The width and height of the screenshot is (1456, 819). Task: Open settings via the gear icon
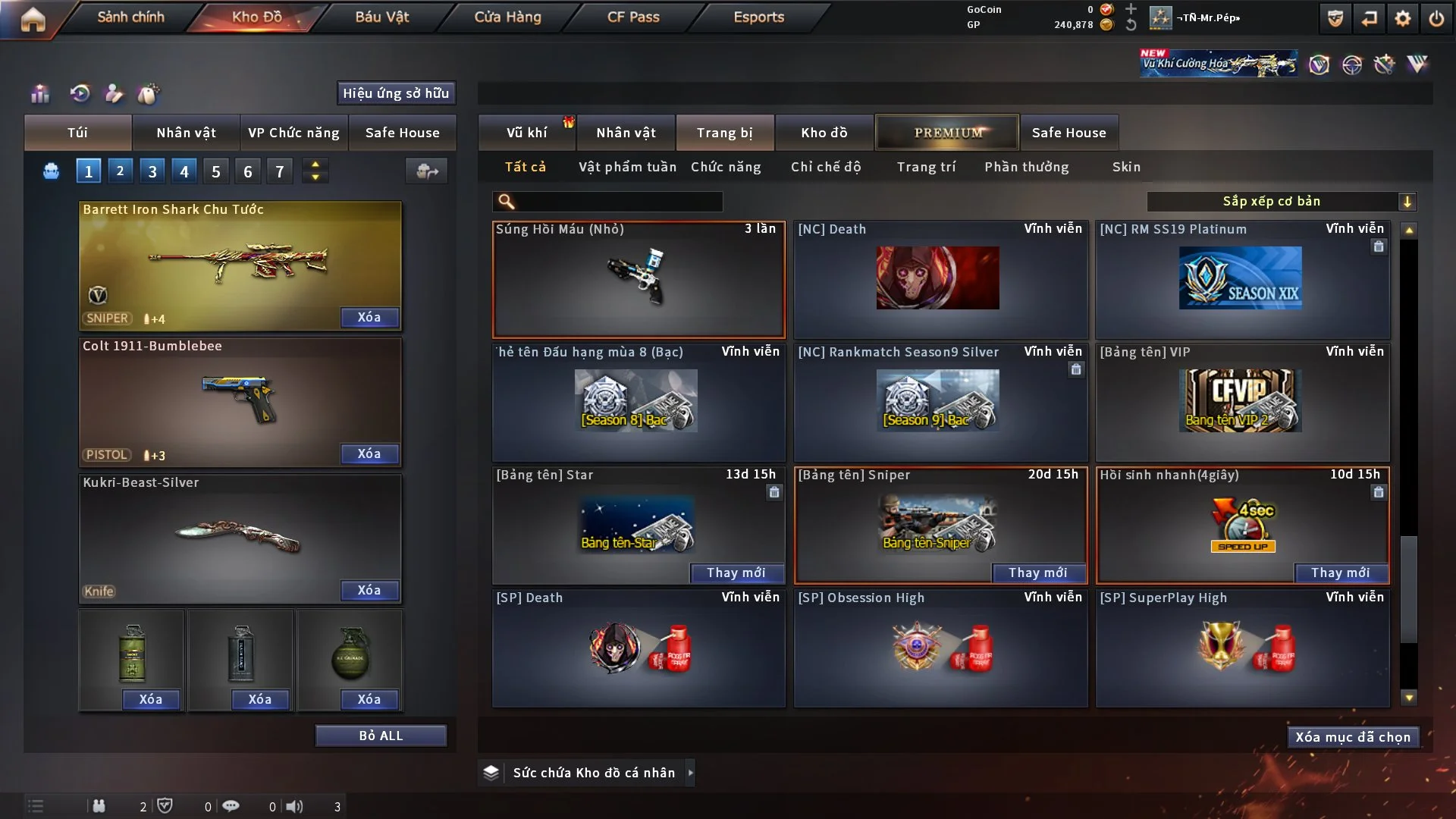click(1403, 18)
